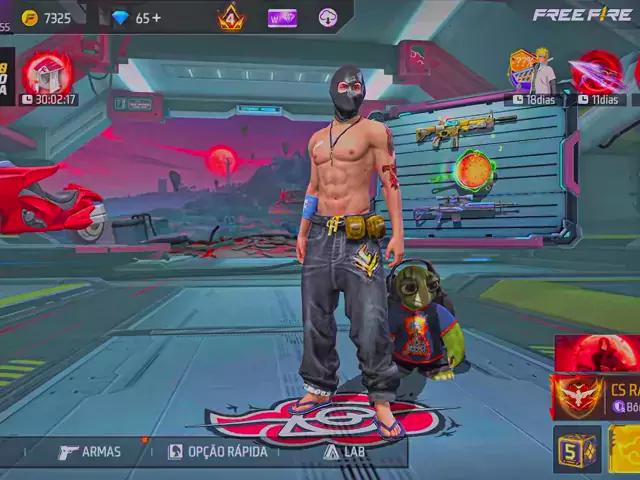This screenshot has height=480, width=640.
Task: Open the cloud download icon
Action: [x=328, y=17]
